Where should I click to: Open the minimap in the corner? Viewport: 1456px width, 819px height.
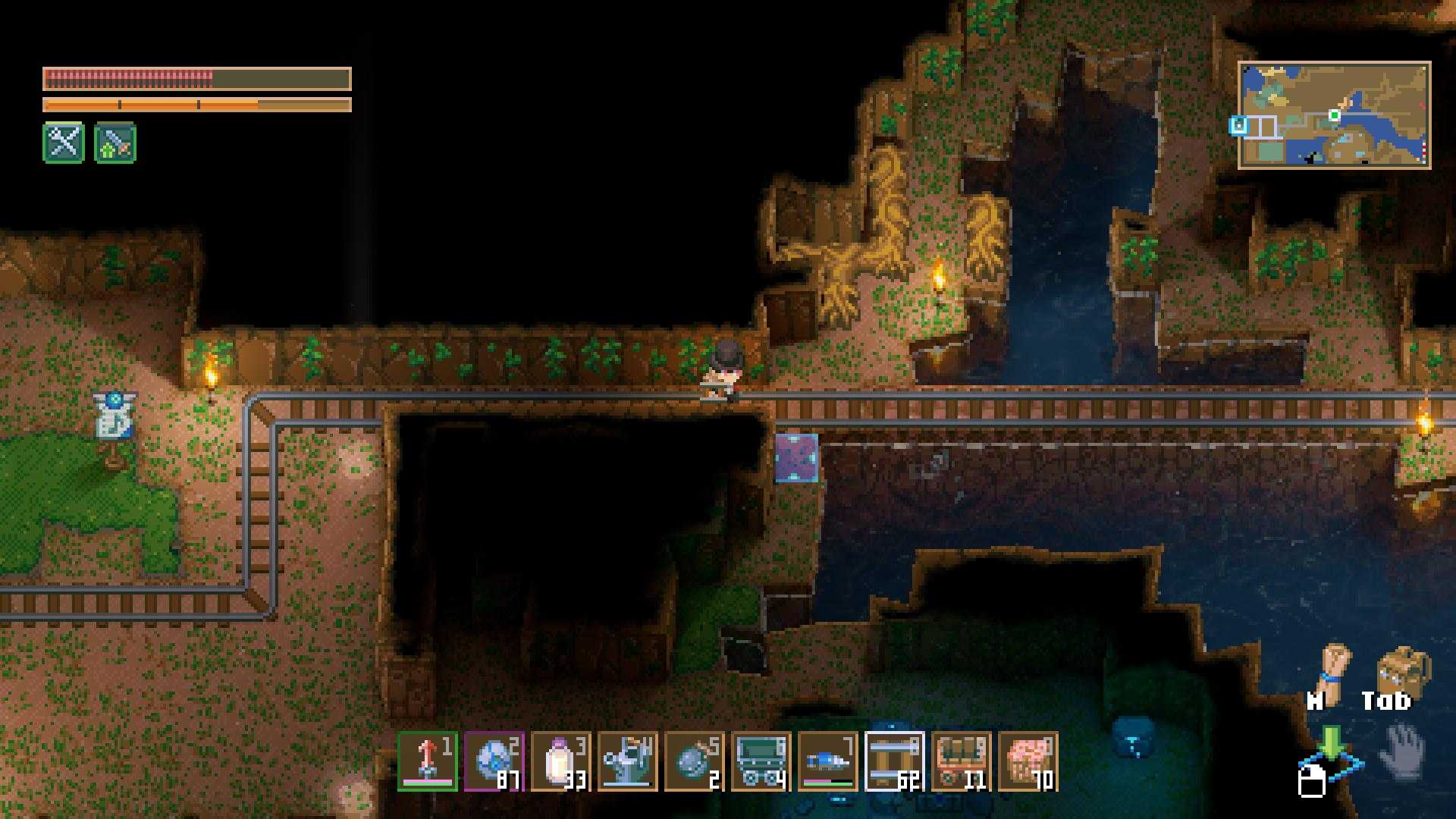(x=1334, y=115)
